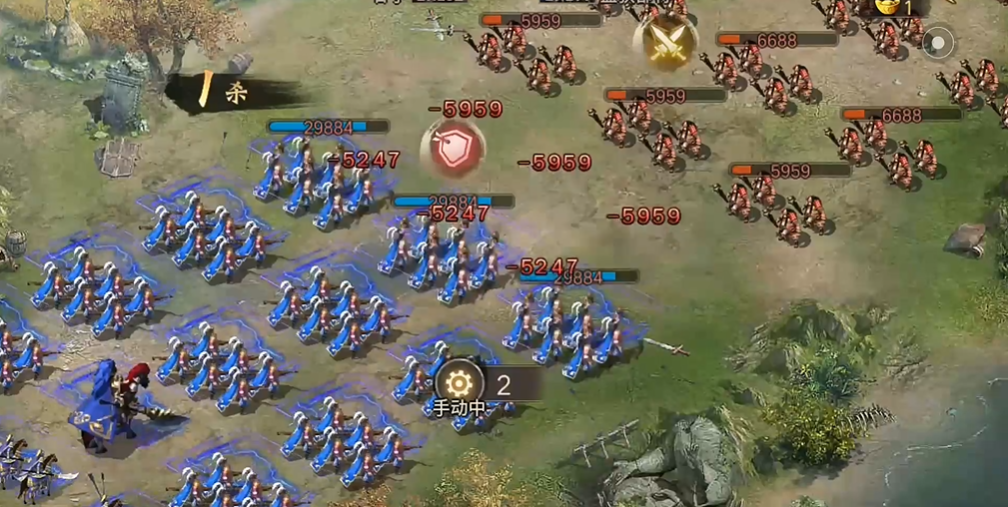Activate the red shield skill icon
1008x507 pixels.
[x=452, y=146]
